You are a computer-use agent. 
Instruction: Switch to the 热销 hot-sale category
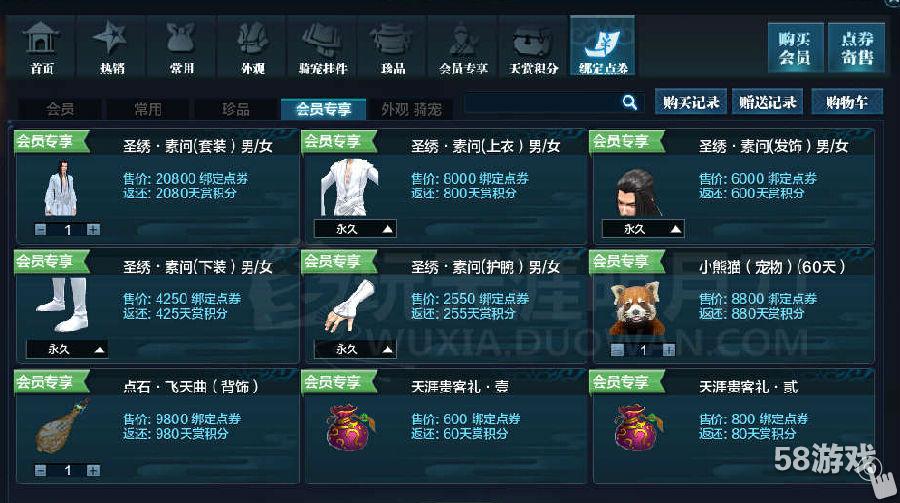click(x=112, y=46)
